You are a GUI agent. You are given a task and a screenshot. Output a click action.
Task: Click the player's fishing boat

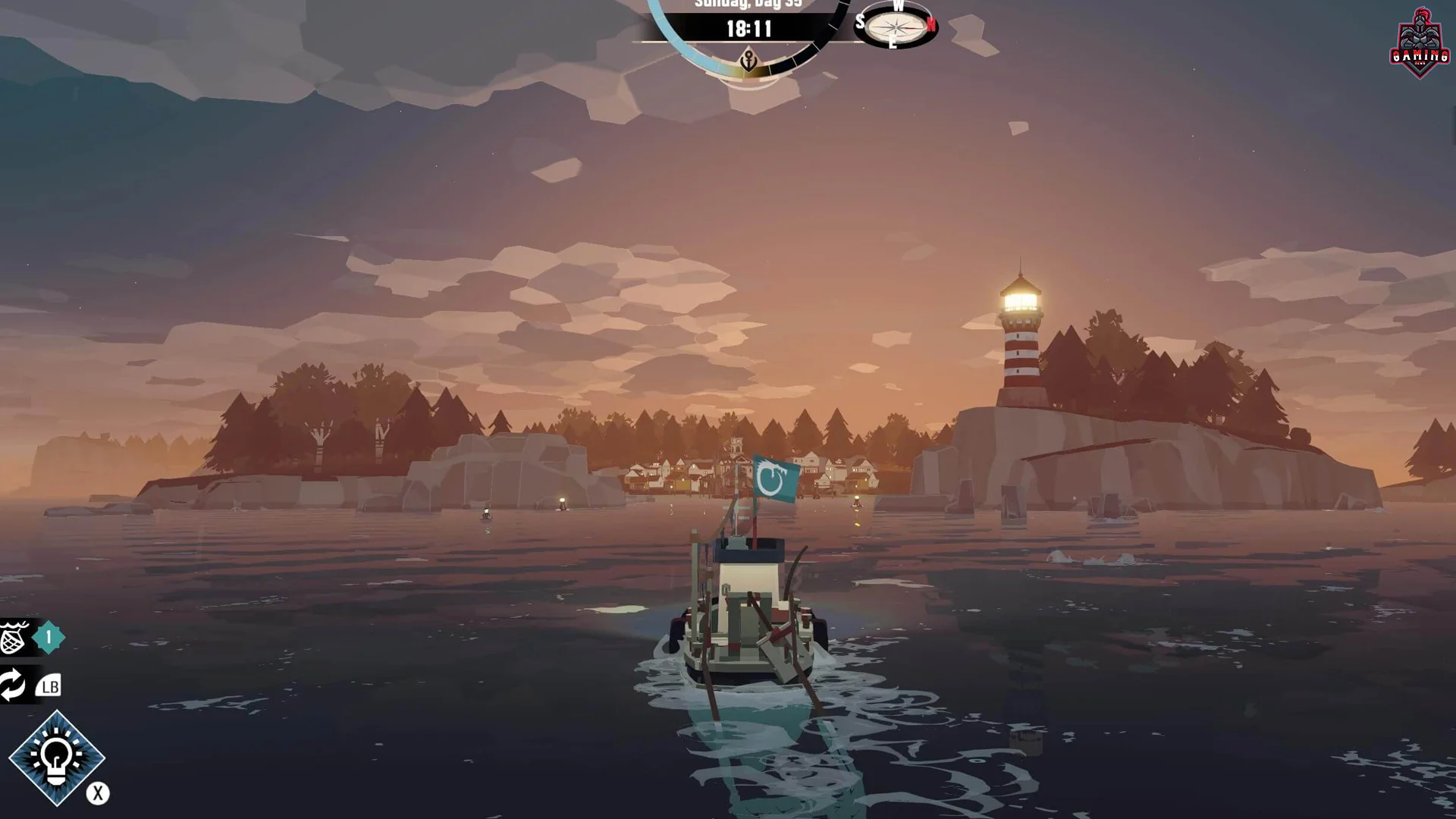747,614
